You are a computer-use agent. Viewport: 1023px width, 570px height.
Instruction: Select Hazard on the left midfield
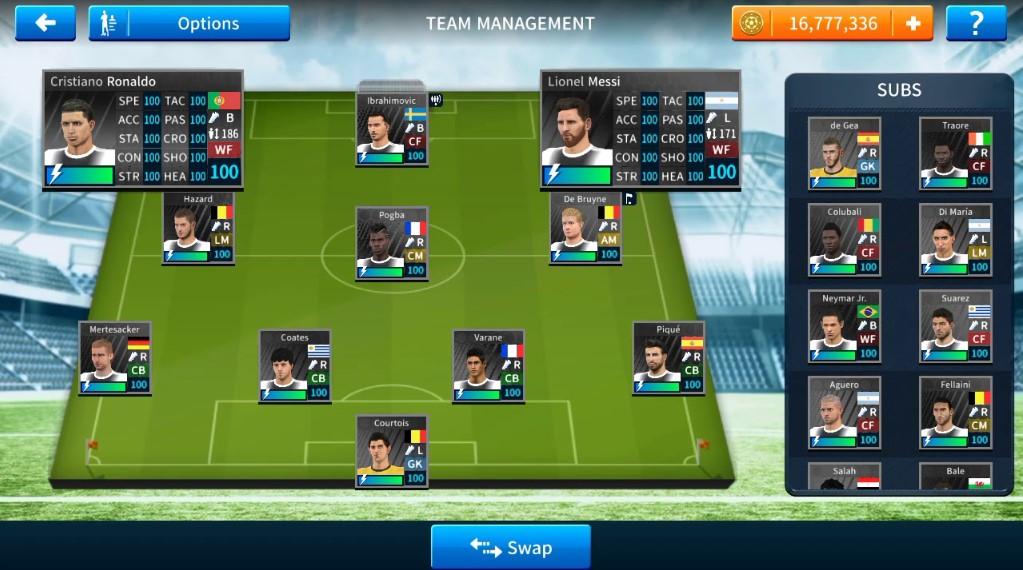[198, 228]
